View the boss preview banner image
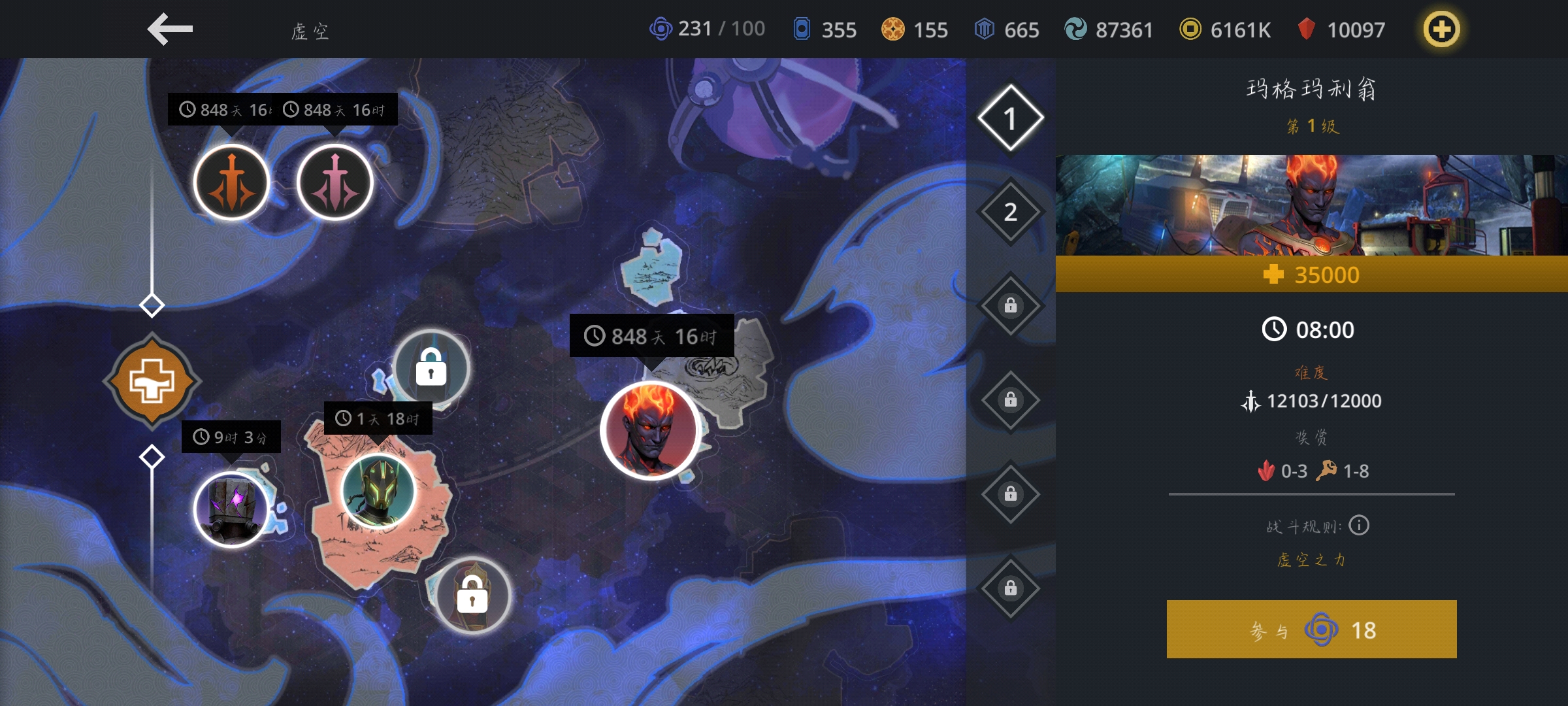This screenshot has height=706, width=1568. (x=1311, y=205)
